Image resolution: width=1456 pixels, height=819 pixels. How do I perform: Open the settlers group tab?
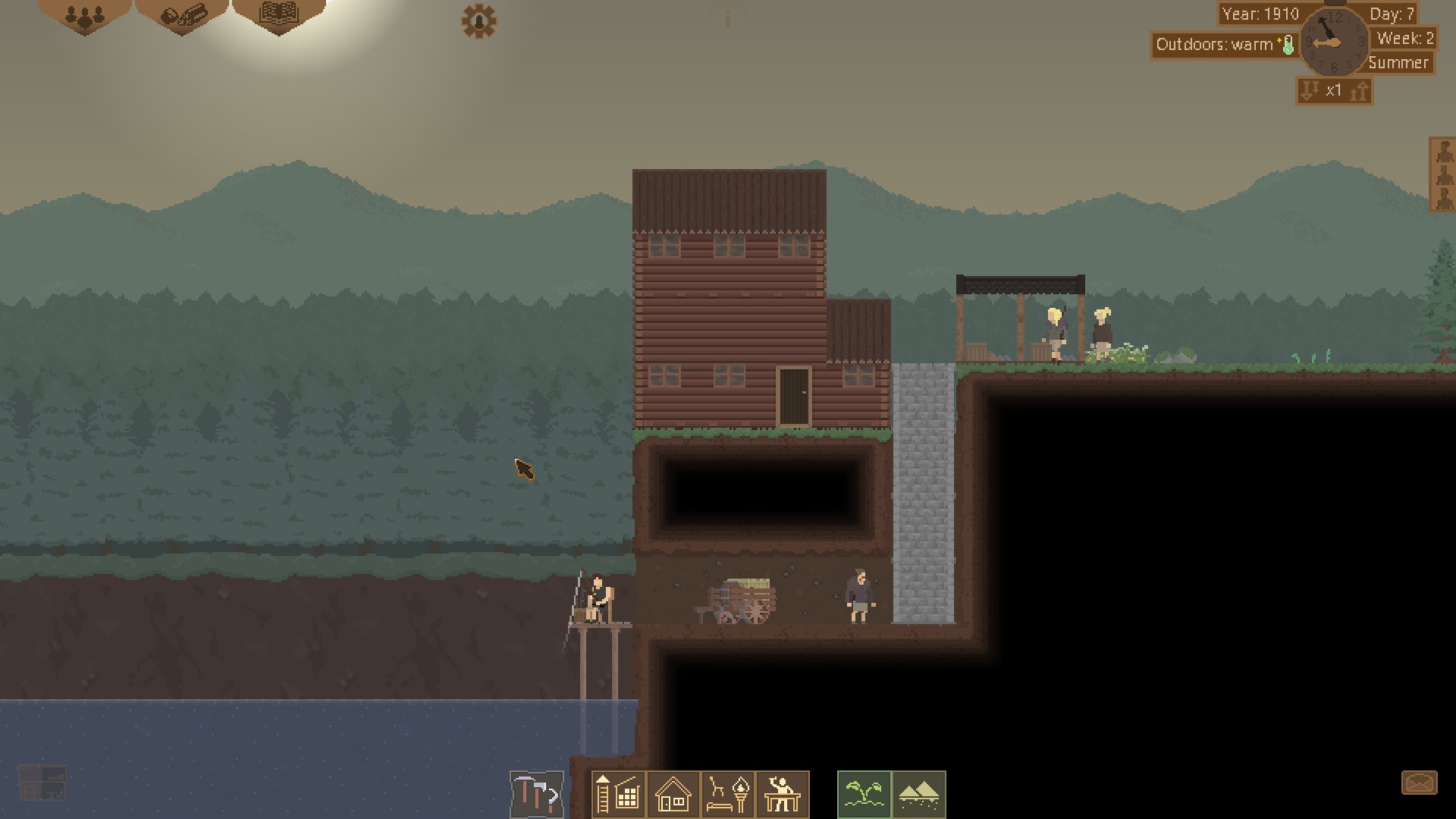coord(84,17)
